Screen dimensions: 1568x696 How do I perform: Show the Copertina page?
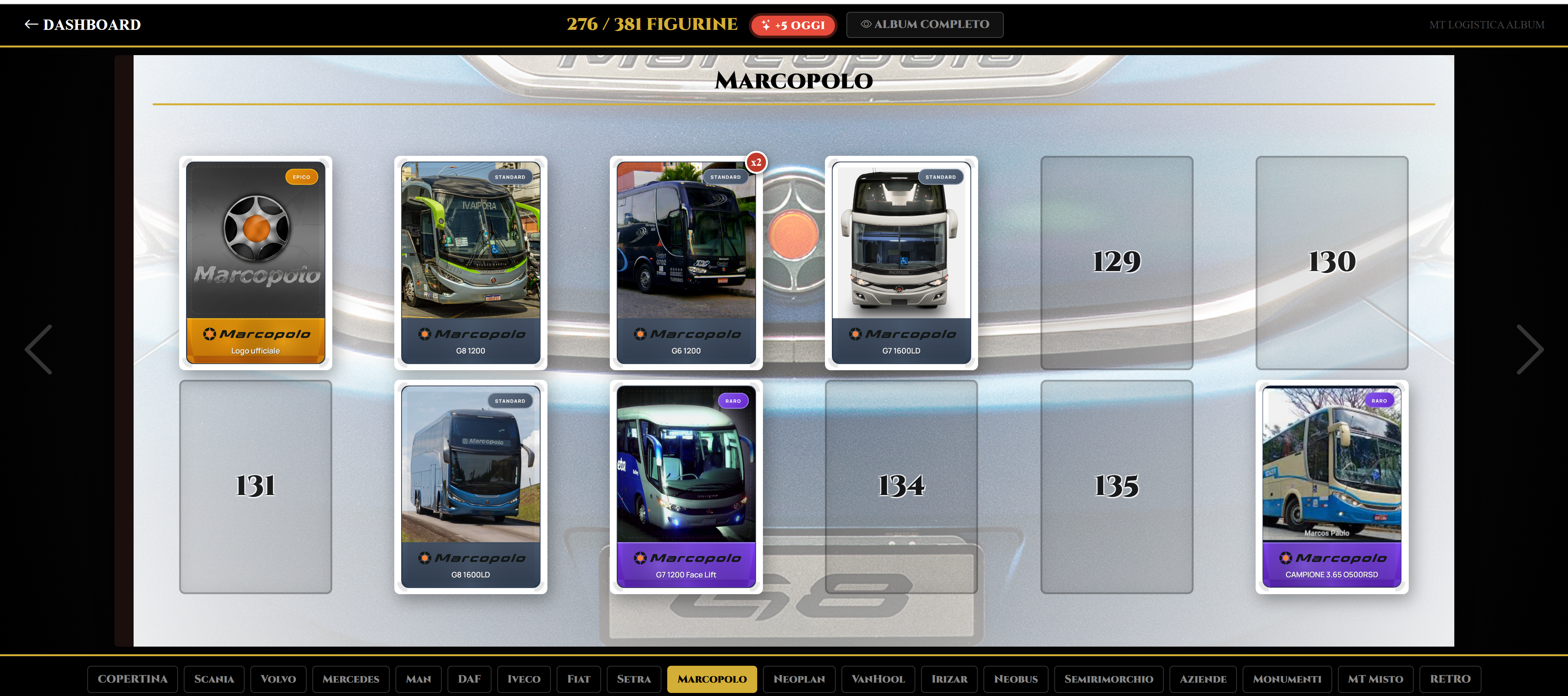pos(132,679)
